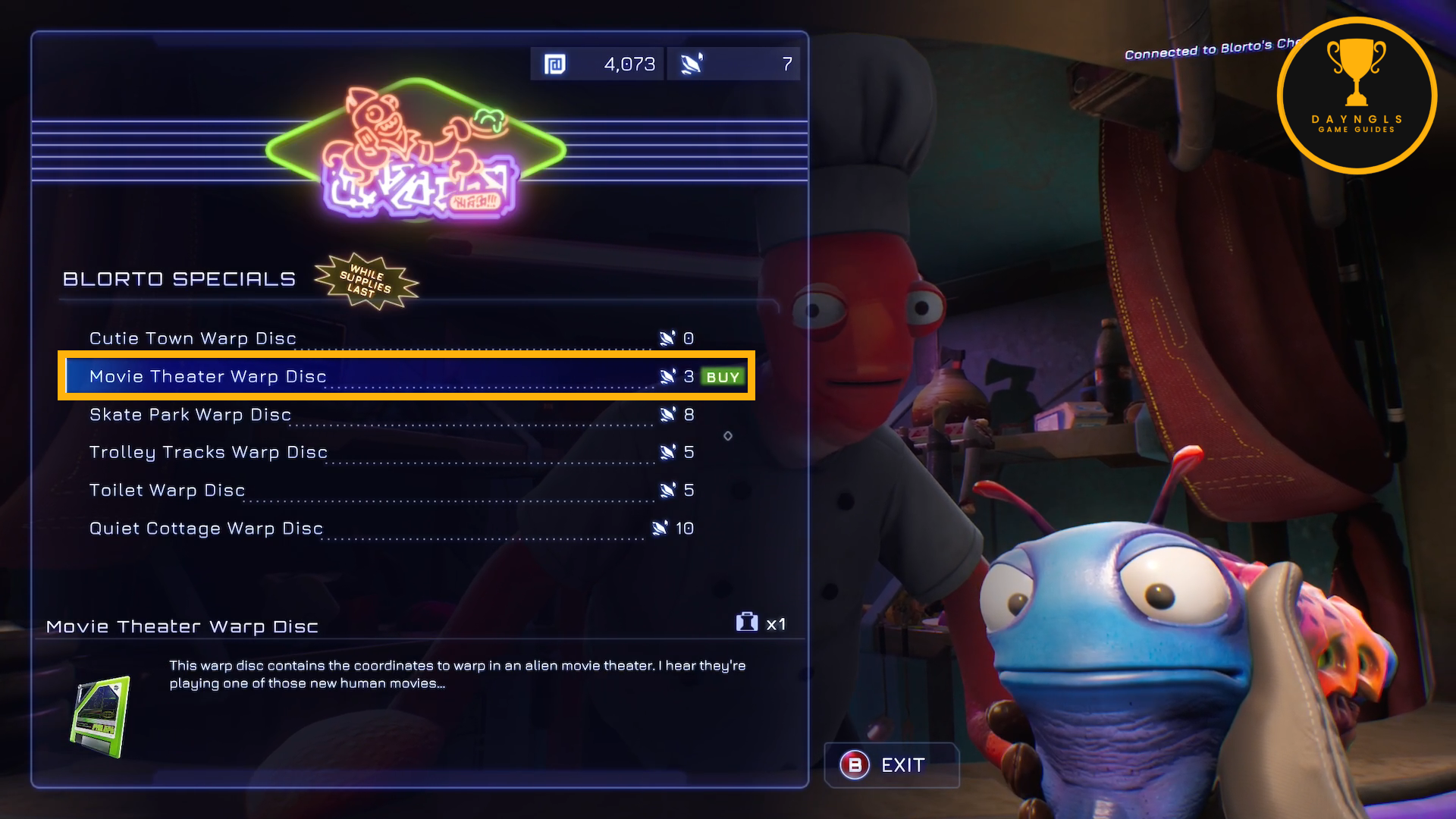Pick the Trolley Tracks Warp Disc
Screen dimensions: 1456x819
(x=209, y=453)
